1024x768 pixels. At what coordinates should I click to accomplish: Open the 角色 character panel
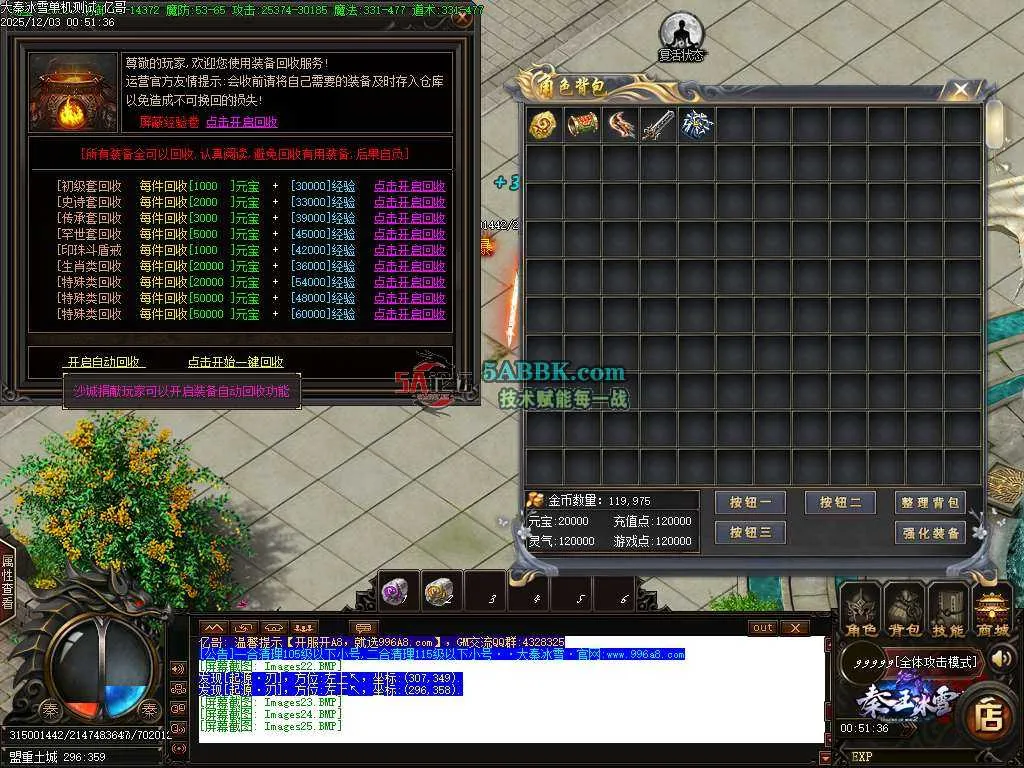[860, 610]
